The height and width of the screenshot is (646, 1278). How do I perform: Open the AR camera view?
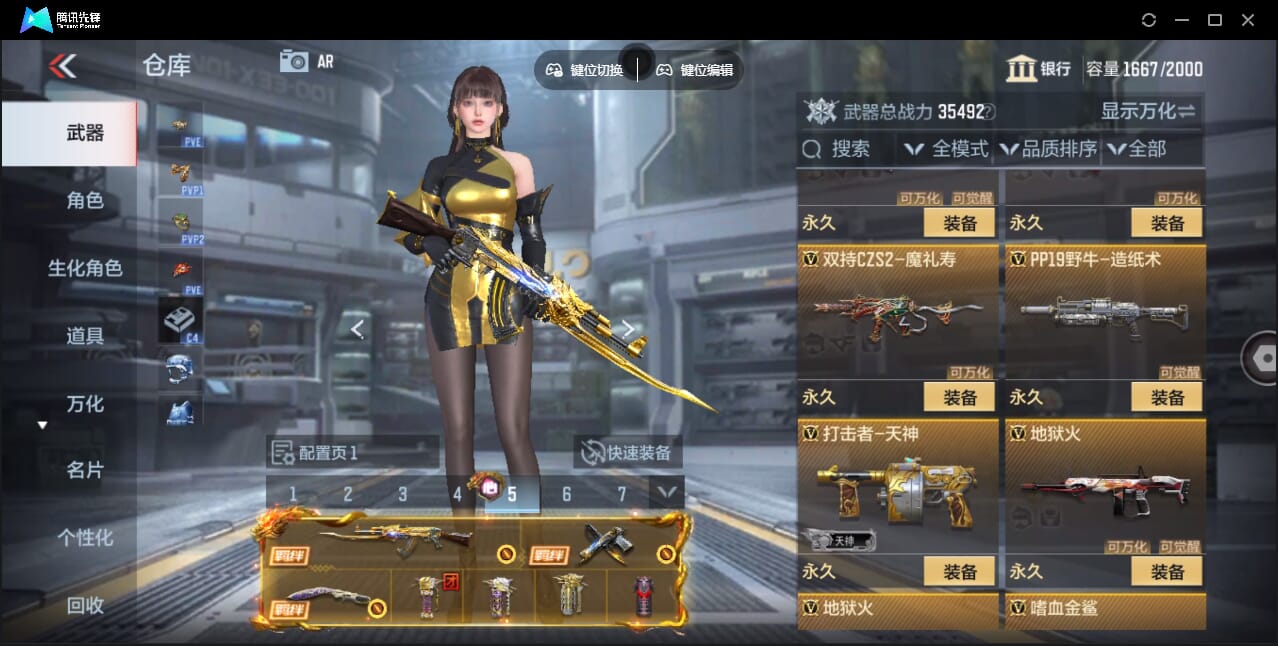click(x=306, y=61)
